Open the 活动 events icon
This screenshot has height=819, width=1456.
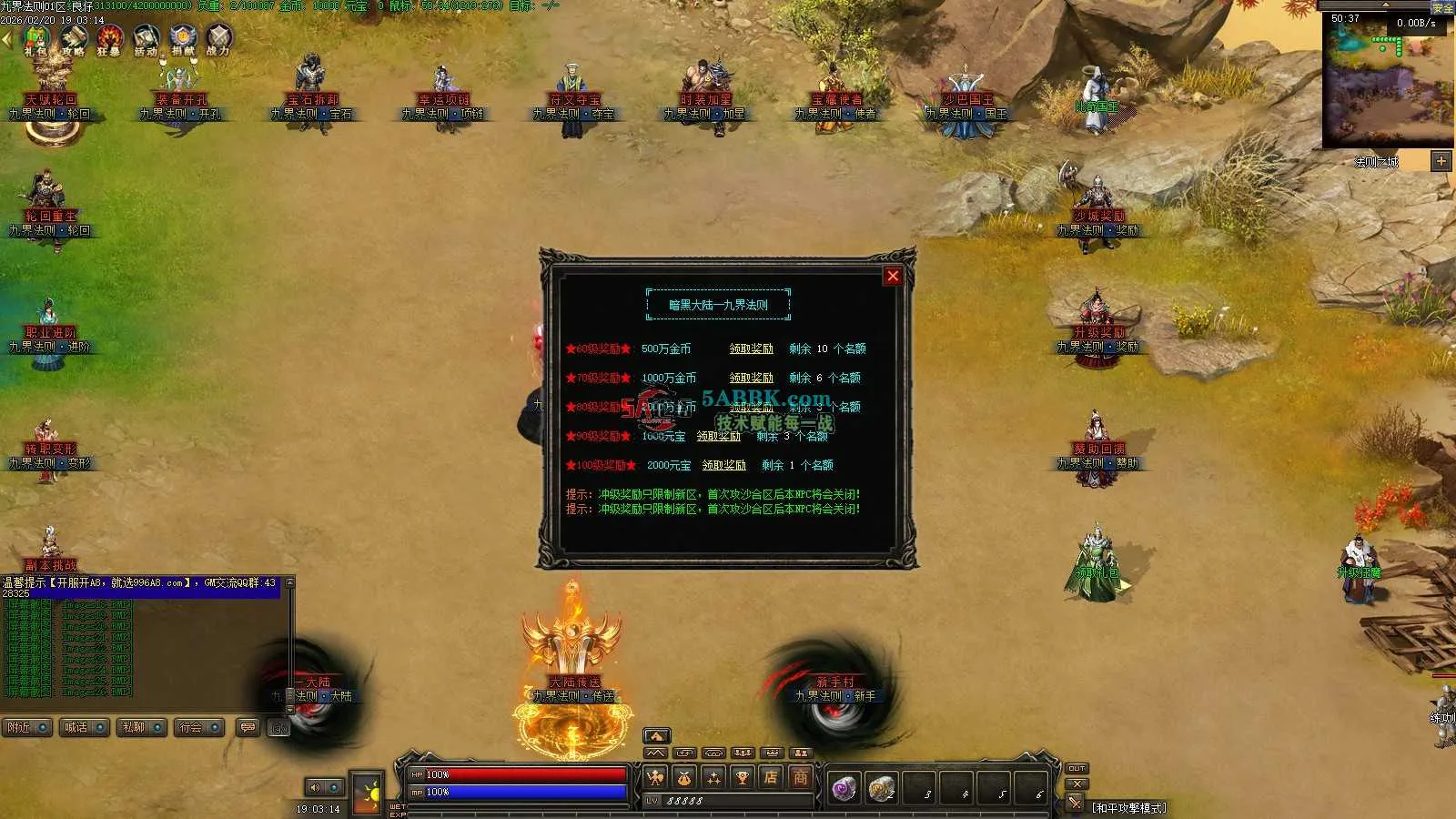[x=146, y=40]
